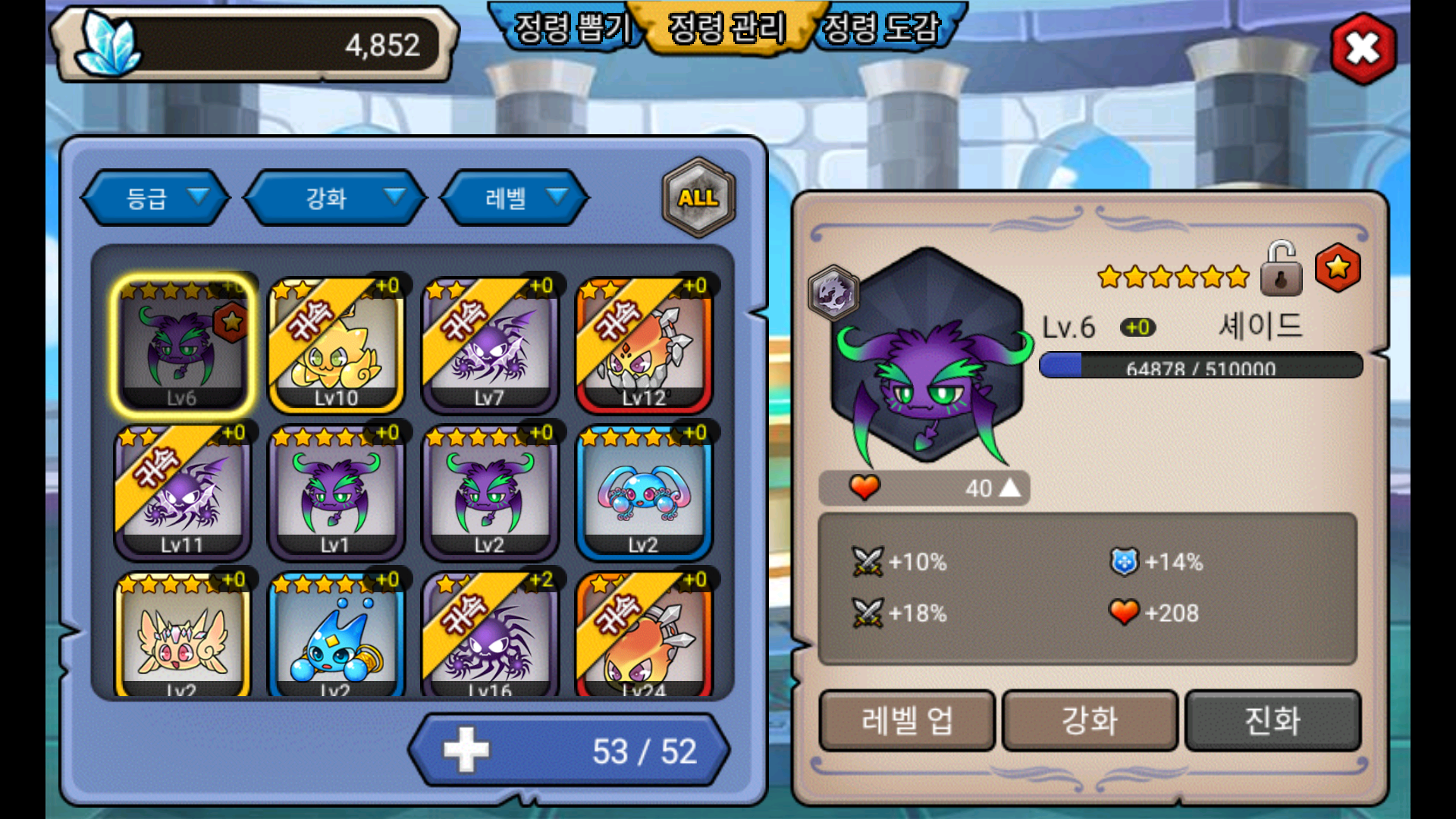Open the 레벨 sort dropdown

pyautogui.click(x=516, y=198)
